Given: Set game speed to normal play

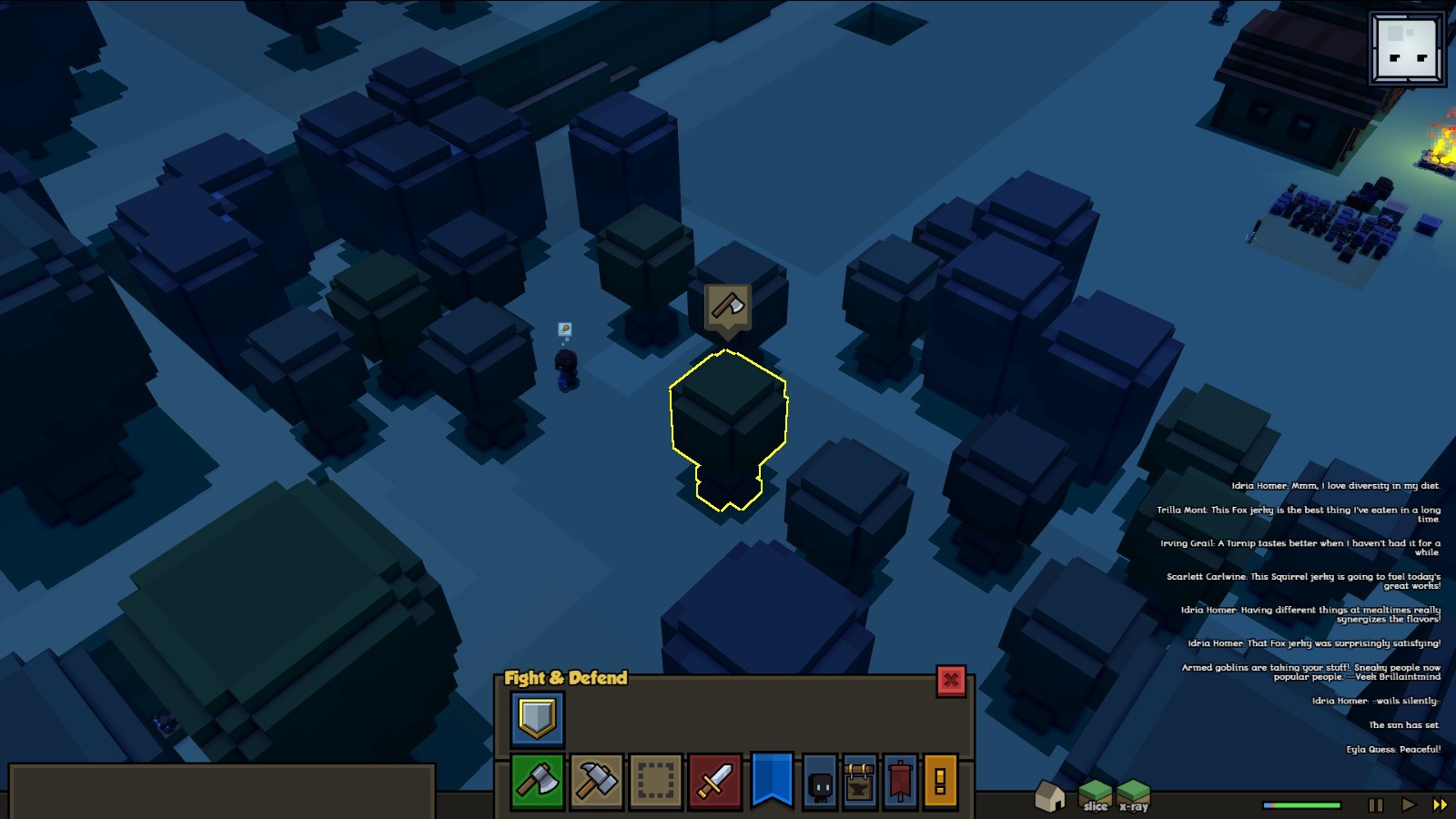Looking at the screenshot, I should (1408, 805).
